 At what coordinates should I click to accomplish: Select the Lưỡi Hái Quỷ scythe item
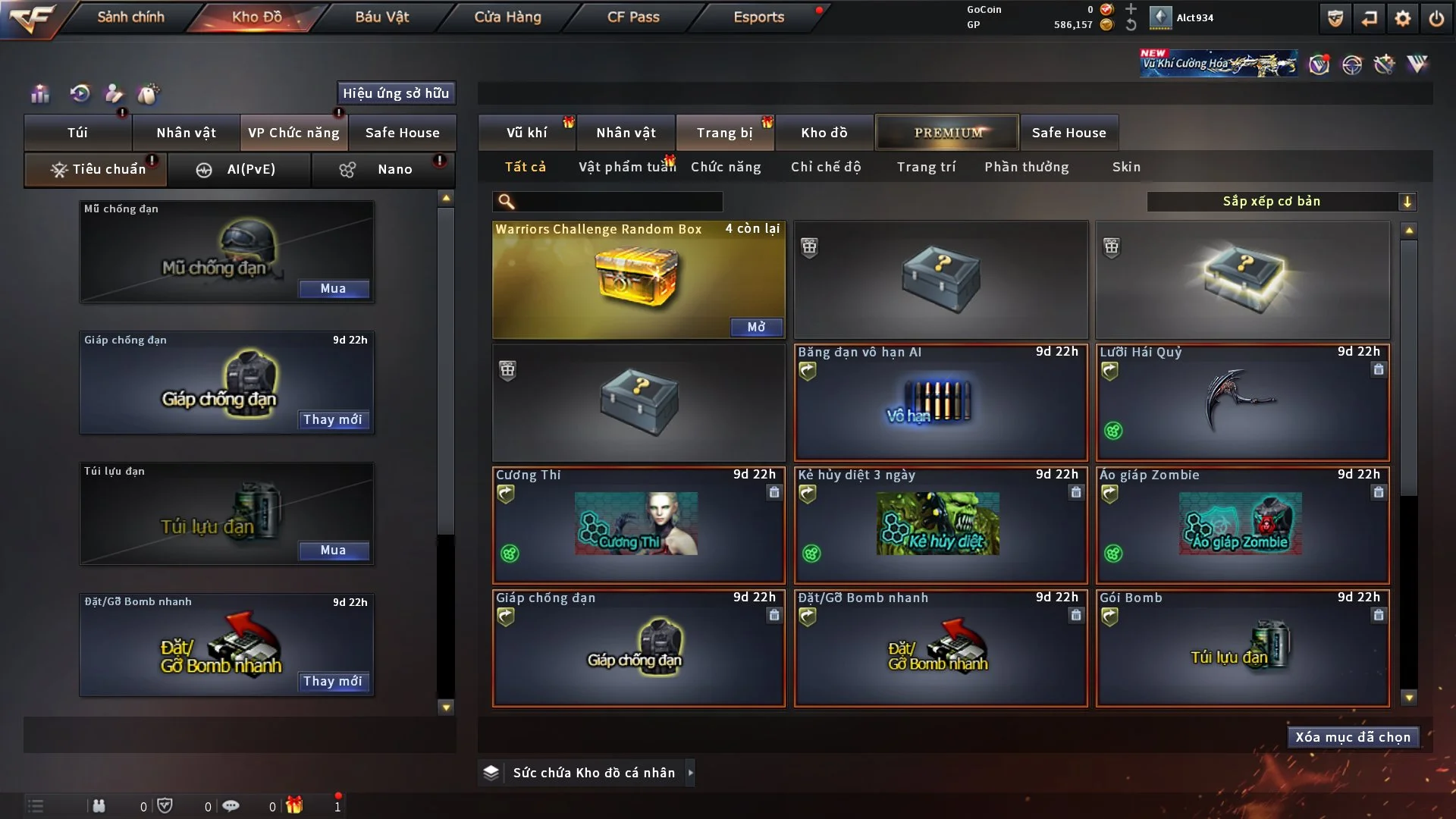point(1242,402)
